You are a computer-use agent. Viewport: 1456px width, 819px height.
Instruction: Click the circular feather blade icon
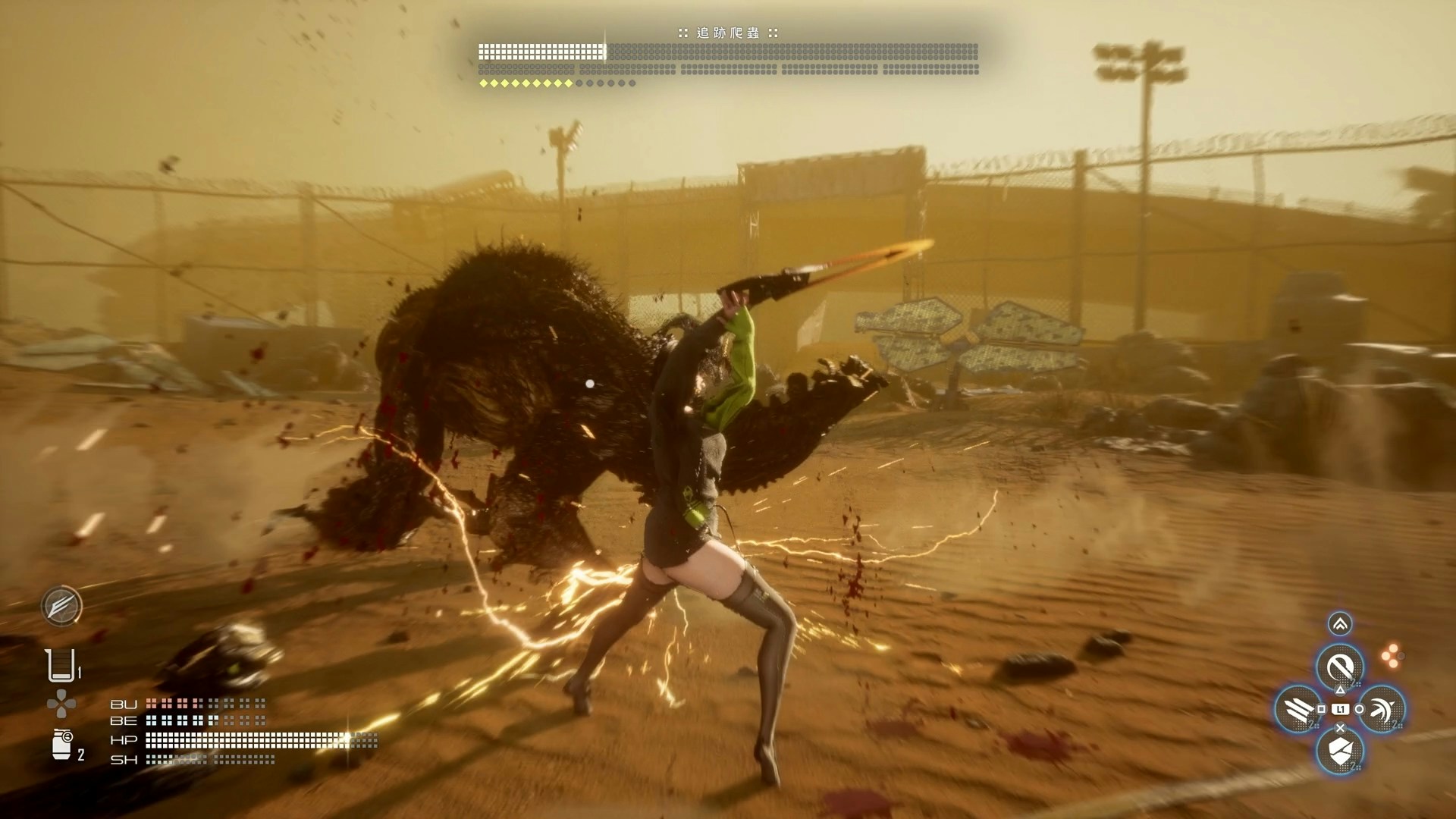click(x=61, y=606)
